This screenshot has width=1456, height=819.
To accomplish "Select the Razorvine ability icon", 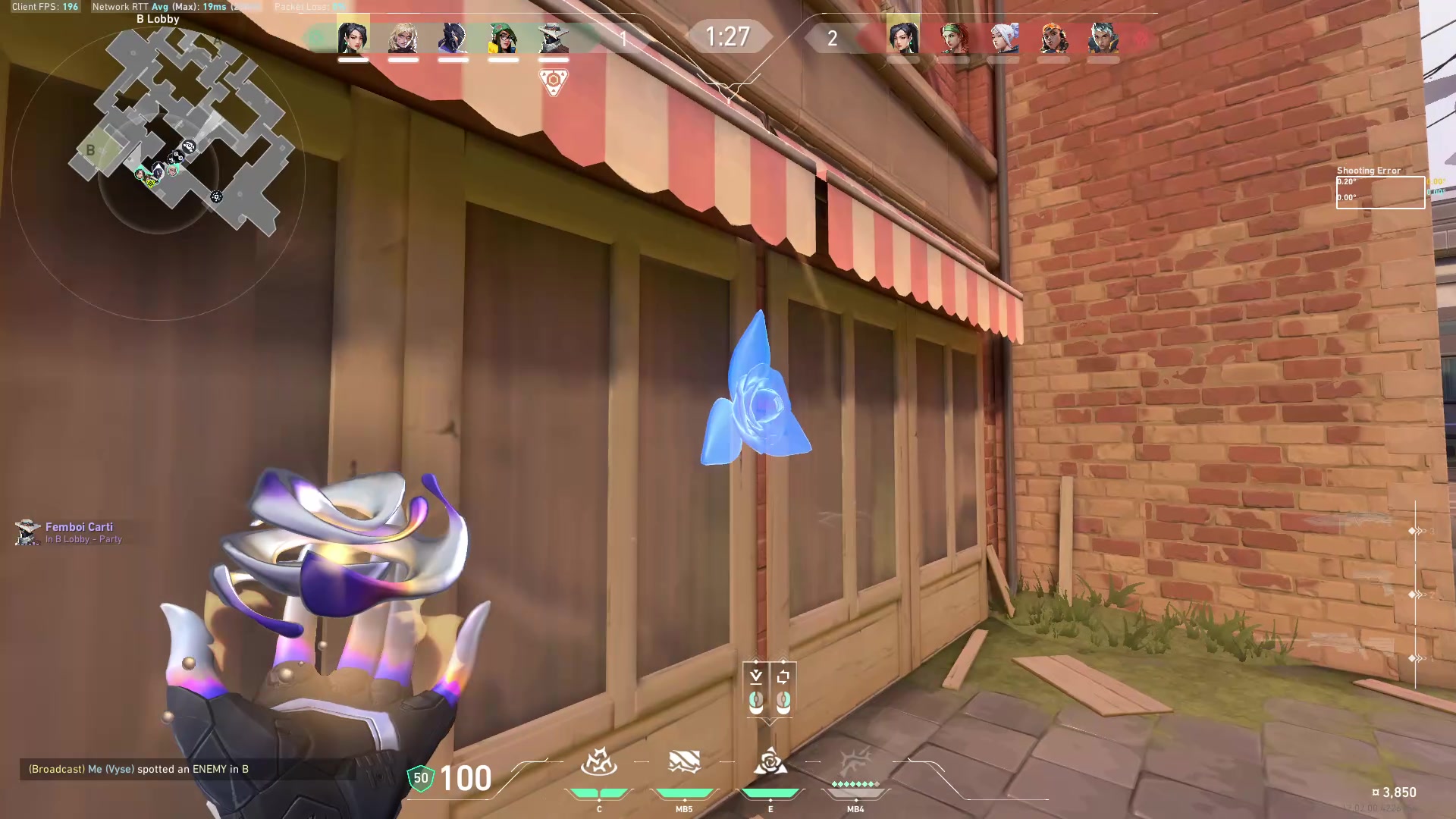I will [x=598, y=762].
